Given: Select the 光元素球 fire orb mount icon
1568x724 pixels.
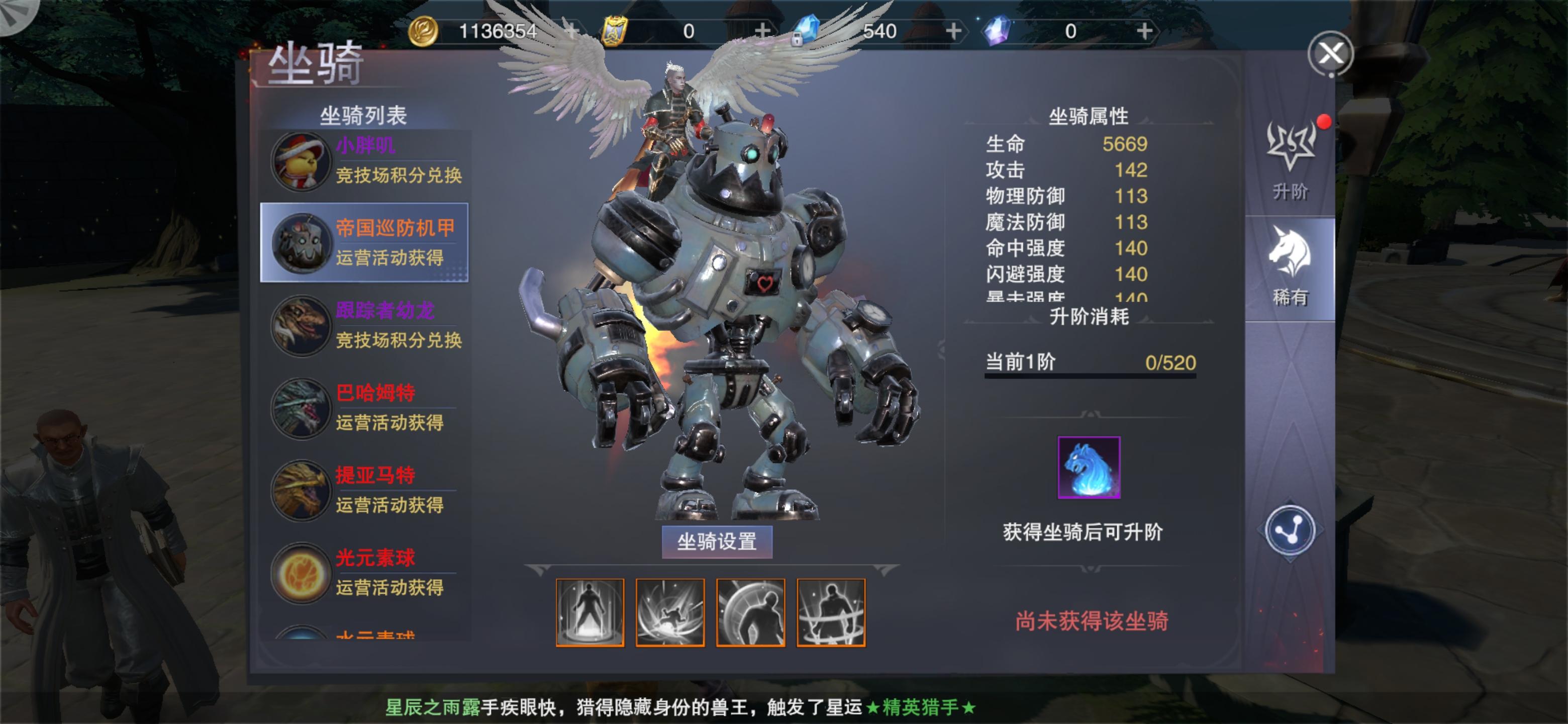Looking at the screenshot, I should coord(300,574).
